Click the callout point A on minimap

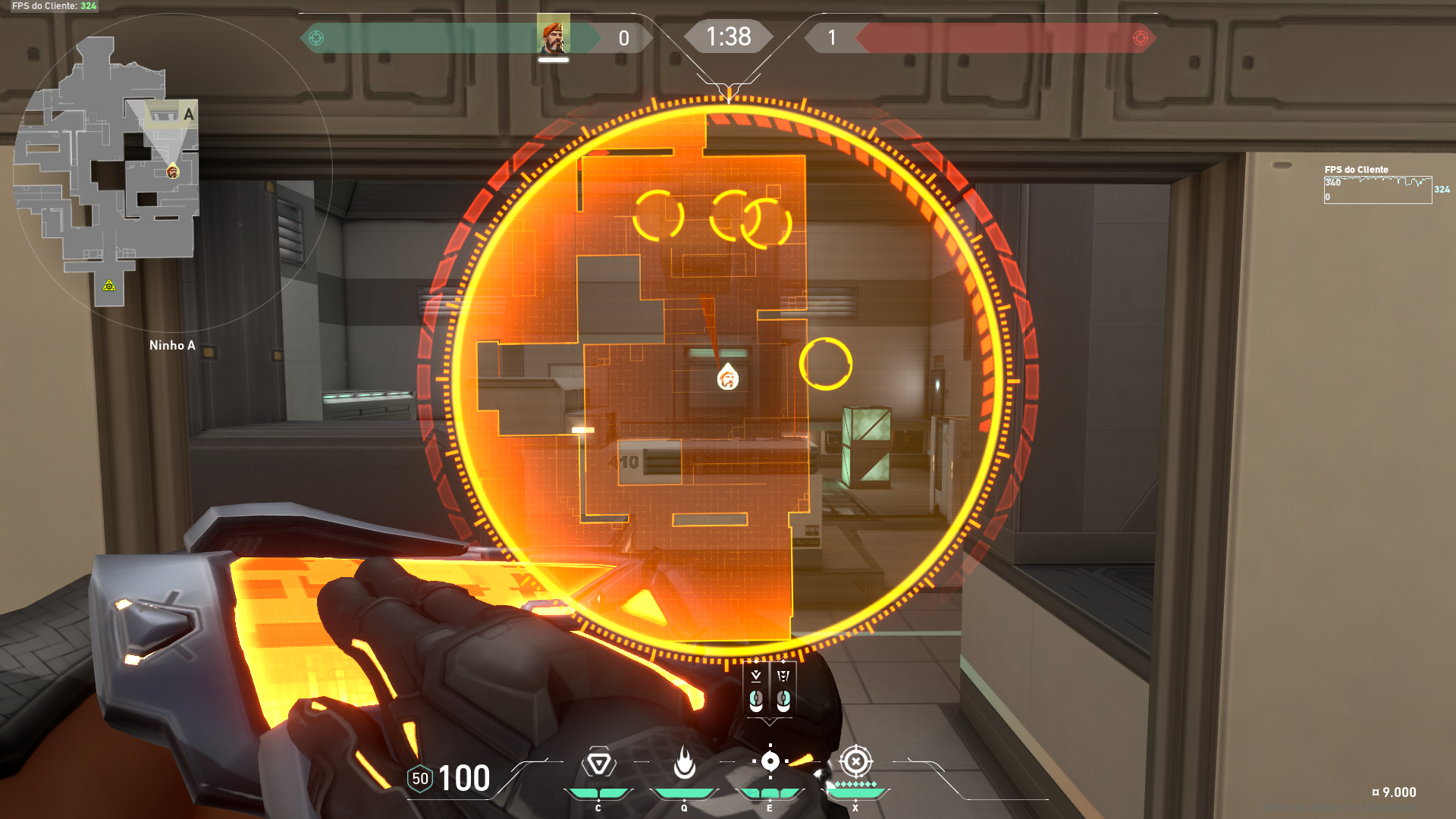[189, 115]
